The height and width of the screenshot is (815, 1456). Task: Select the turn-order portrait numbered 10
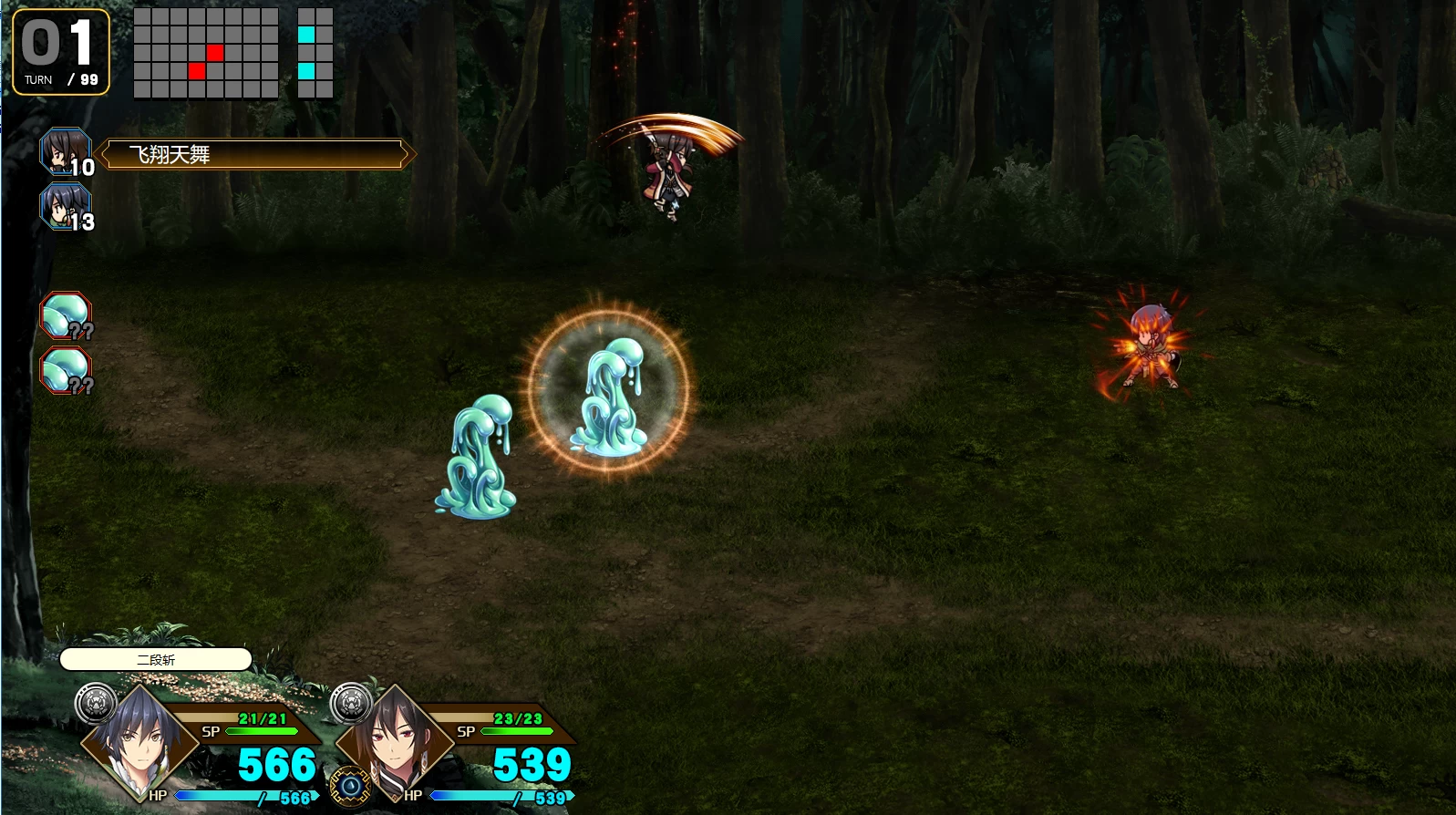66,152
